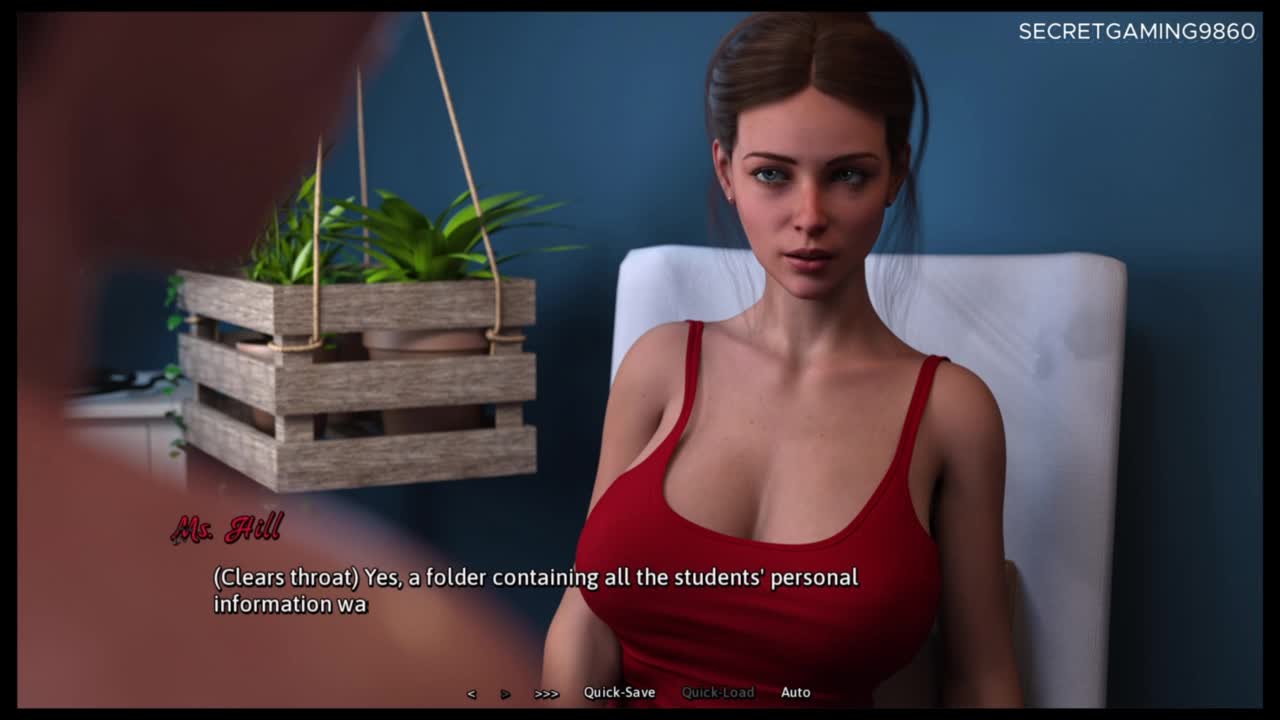Go back one dialogue line
Viewport: 1280px width, 720px height.
[x=472, y=693]
